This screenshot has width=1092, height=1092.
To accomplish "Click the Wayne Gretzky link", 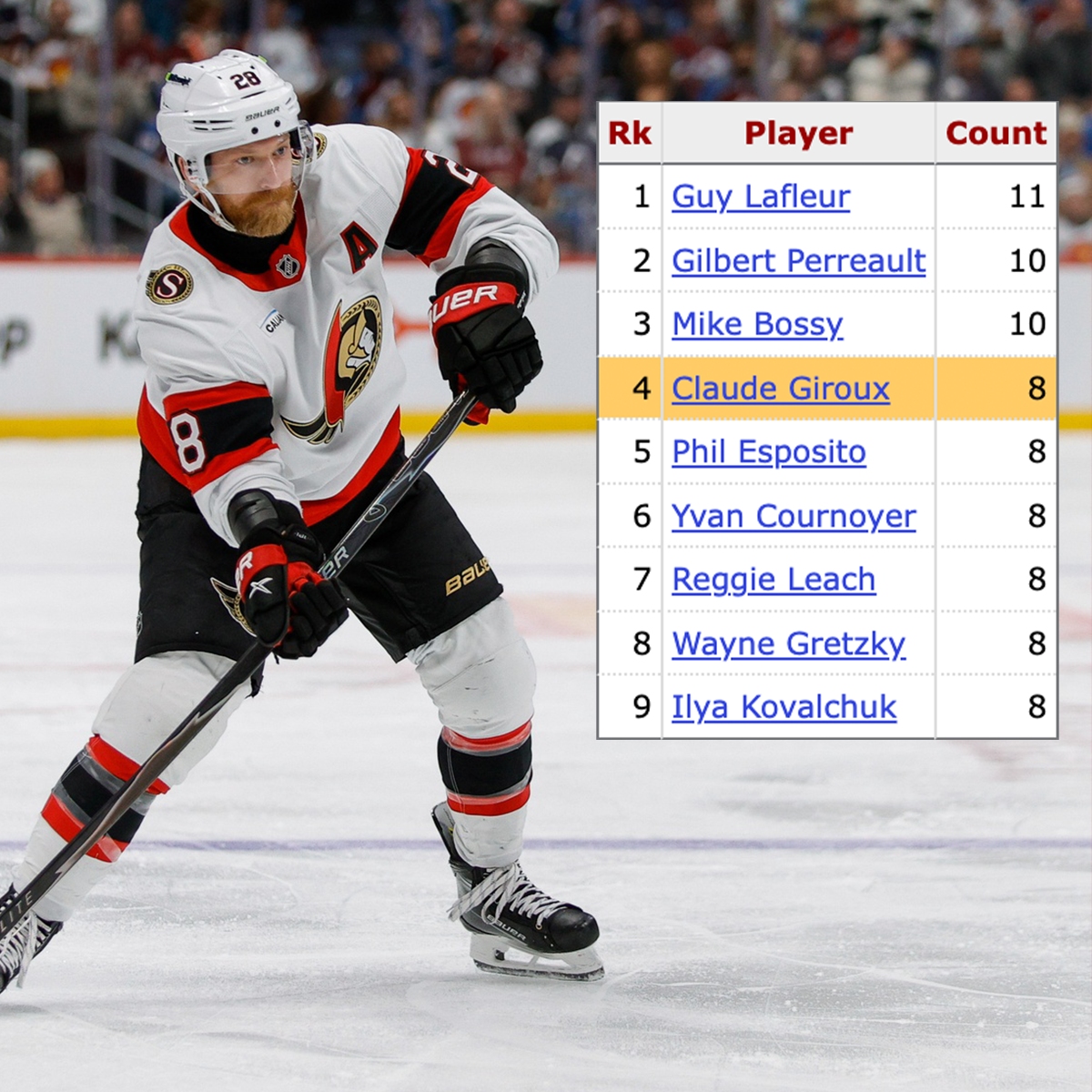I will pos(788,643).
